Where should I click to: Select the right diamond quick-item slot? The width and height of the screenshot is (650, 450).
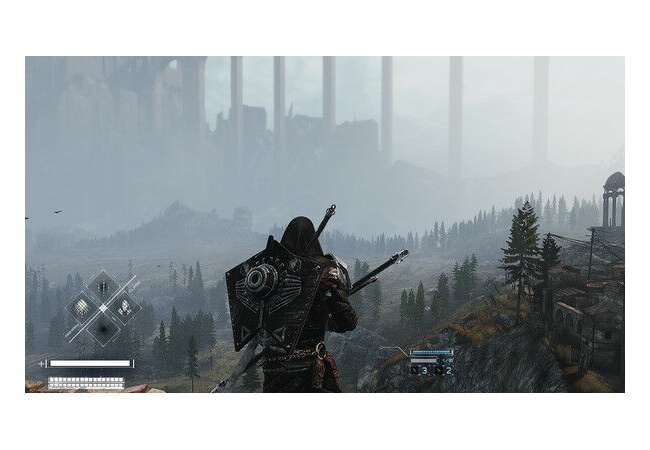click(x=124, y=307)
